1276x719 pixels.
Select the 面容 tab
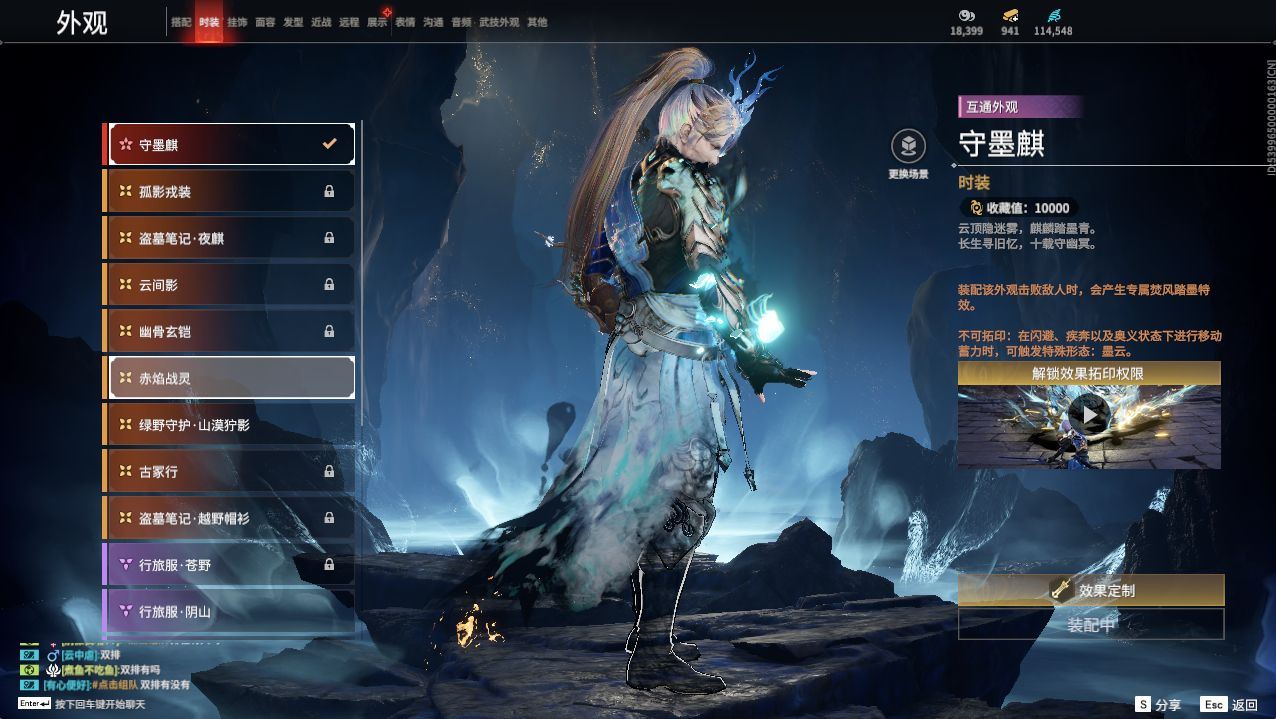pos(265,22)
